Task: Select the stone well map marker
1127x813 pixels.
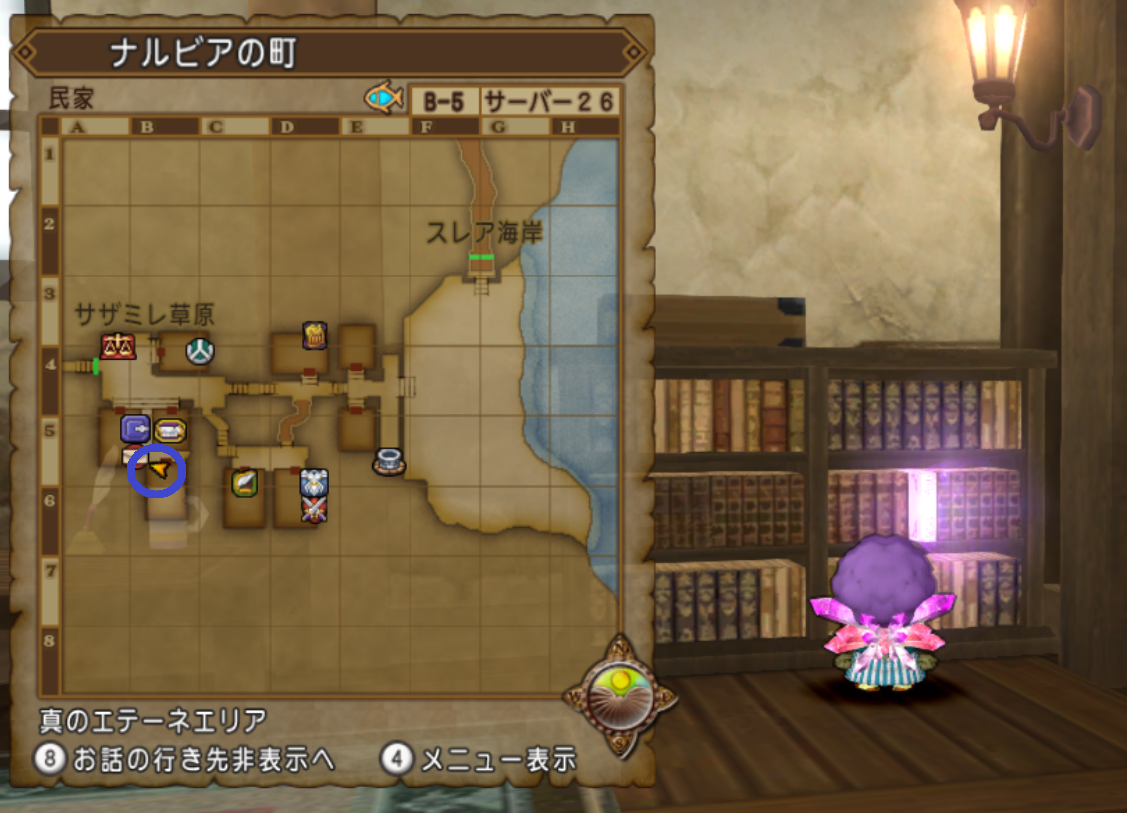Action: [x=388, y=461]
